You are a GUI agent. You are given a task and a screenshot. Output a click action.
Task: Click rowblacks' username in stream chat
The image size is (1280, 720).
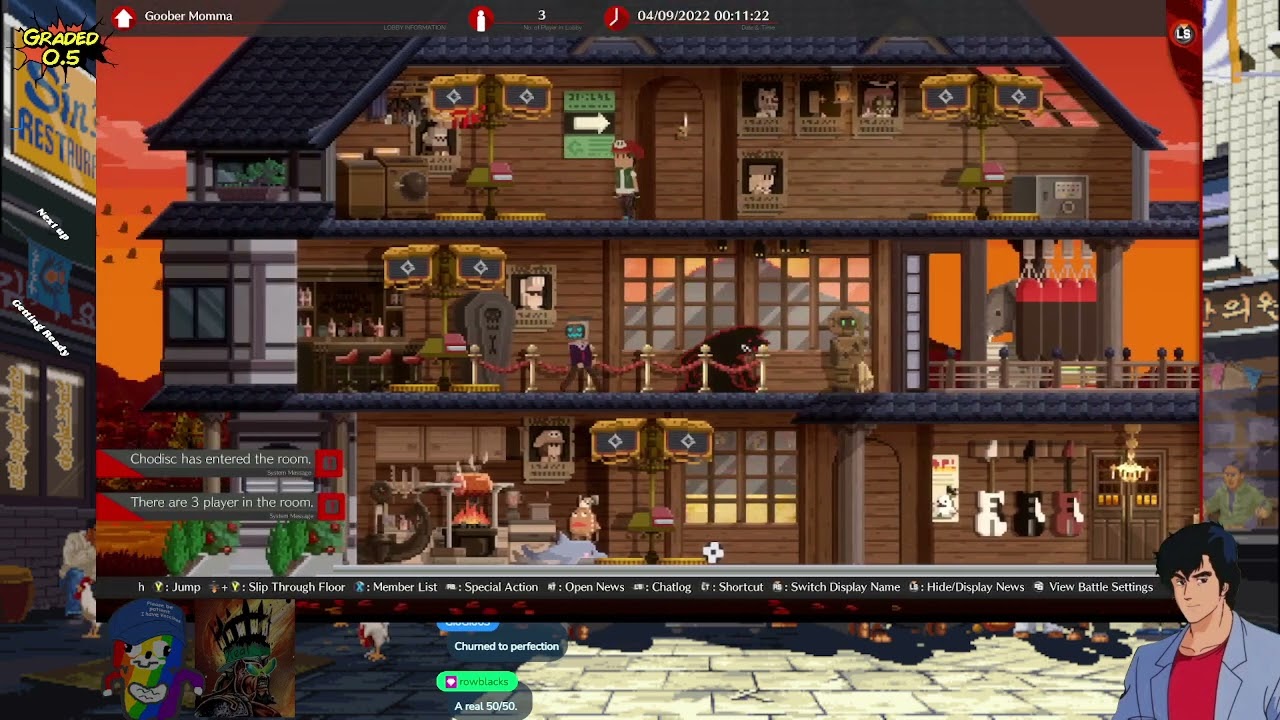483,682
